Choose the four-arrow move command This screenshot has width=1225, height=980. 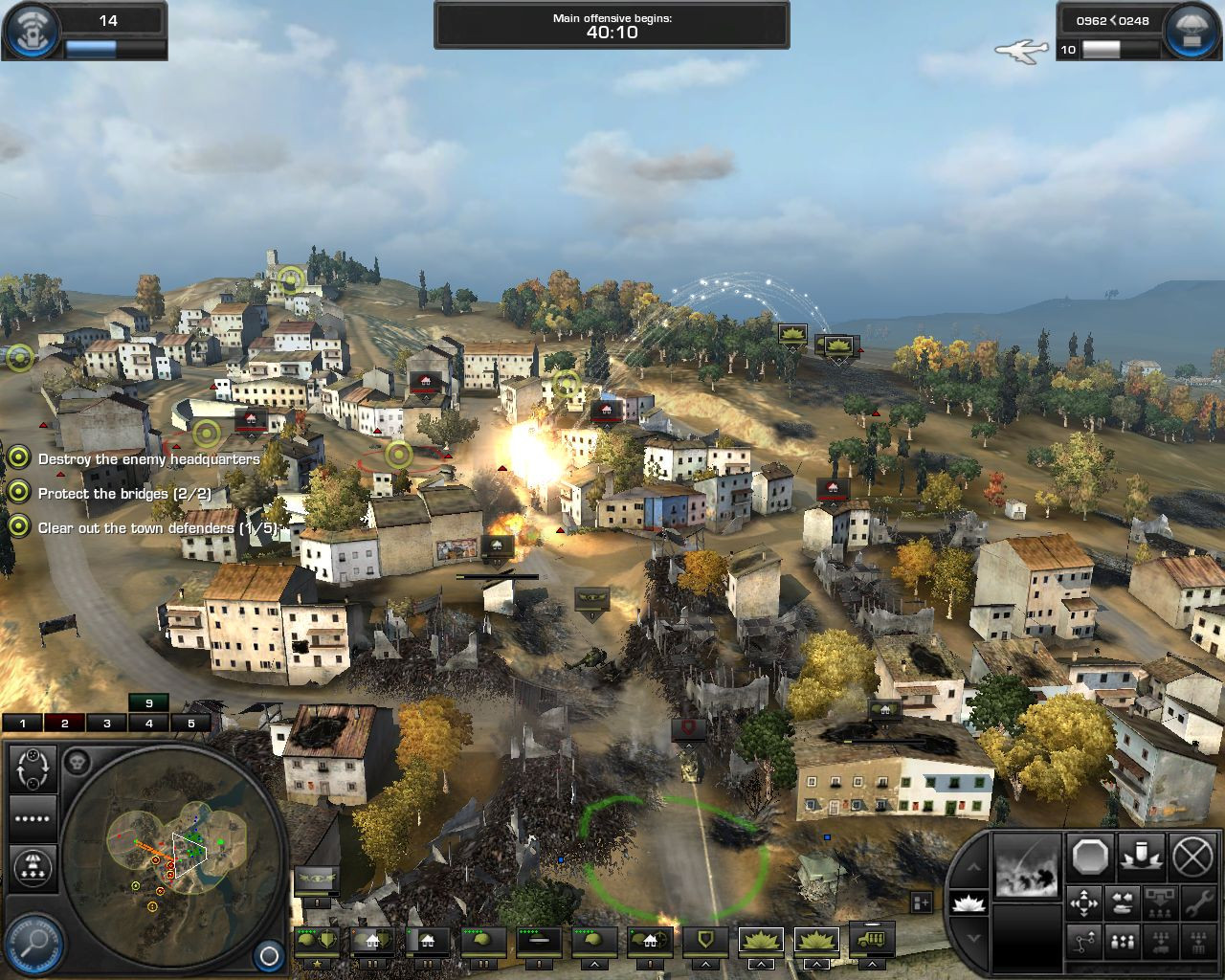(1084, 903)
